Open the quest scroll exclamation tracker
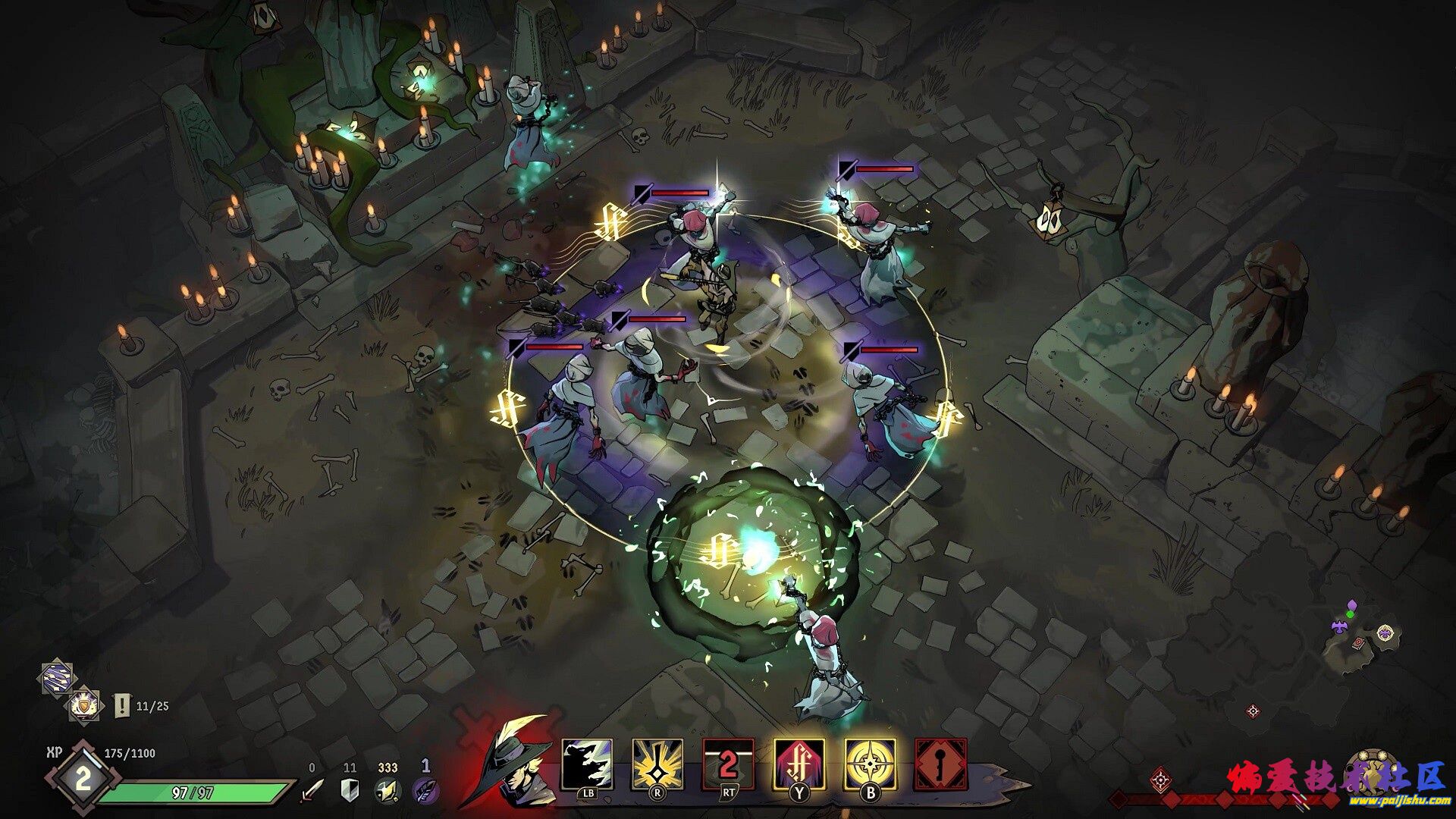Screen dimensions: 1456x819 [121, 706]
